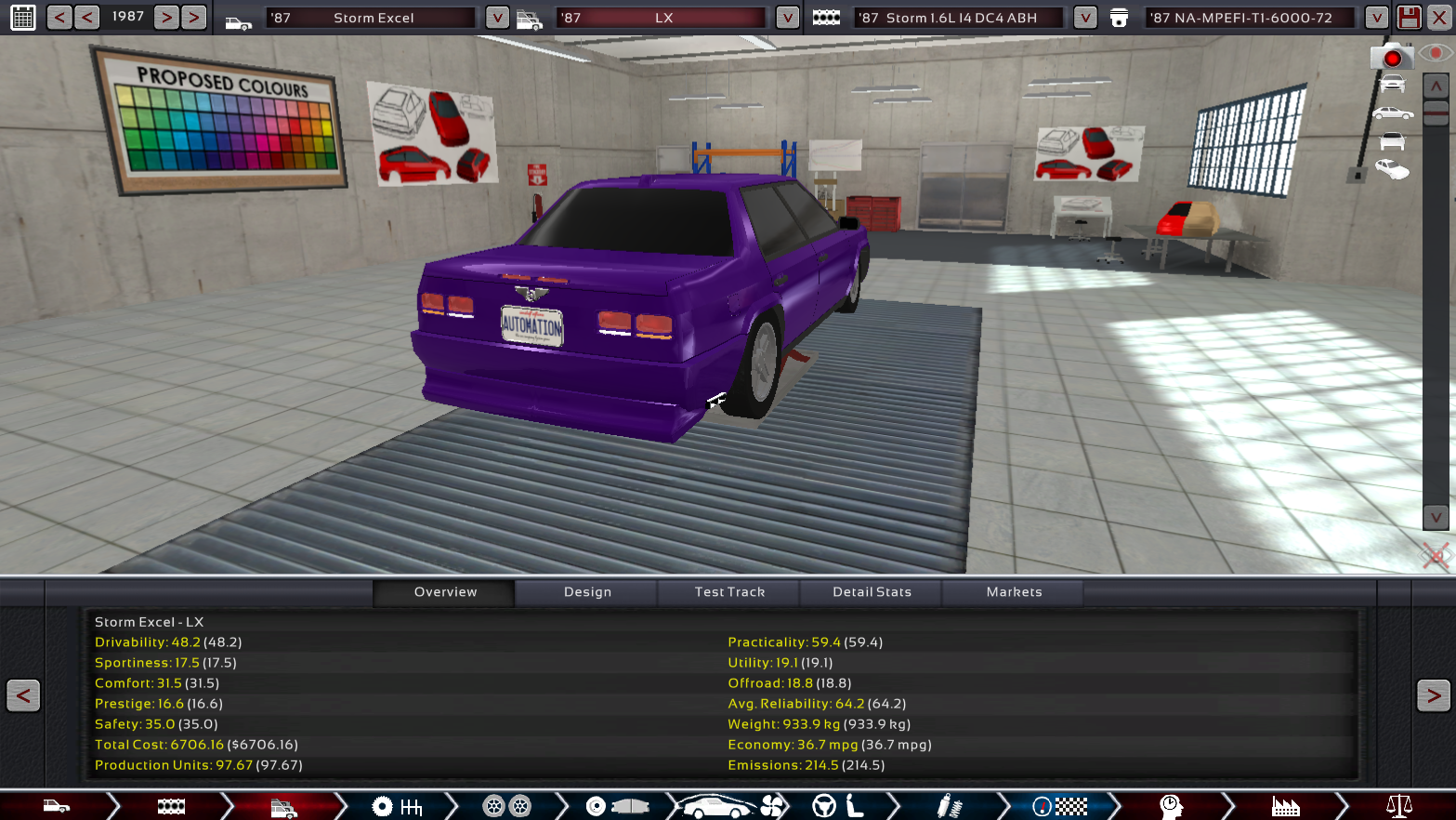The image size is (1456, 820).
Task: Advance to the next page with right arrow
Action: coord(1433,695)
